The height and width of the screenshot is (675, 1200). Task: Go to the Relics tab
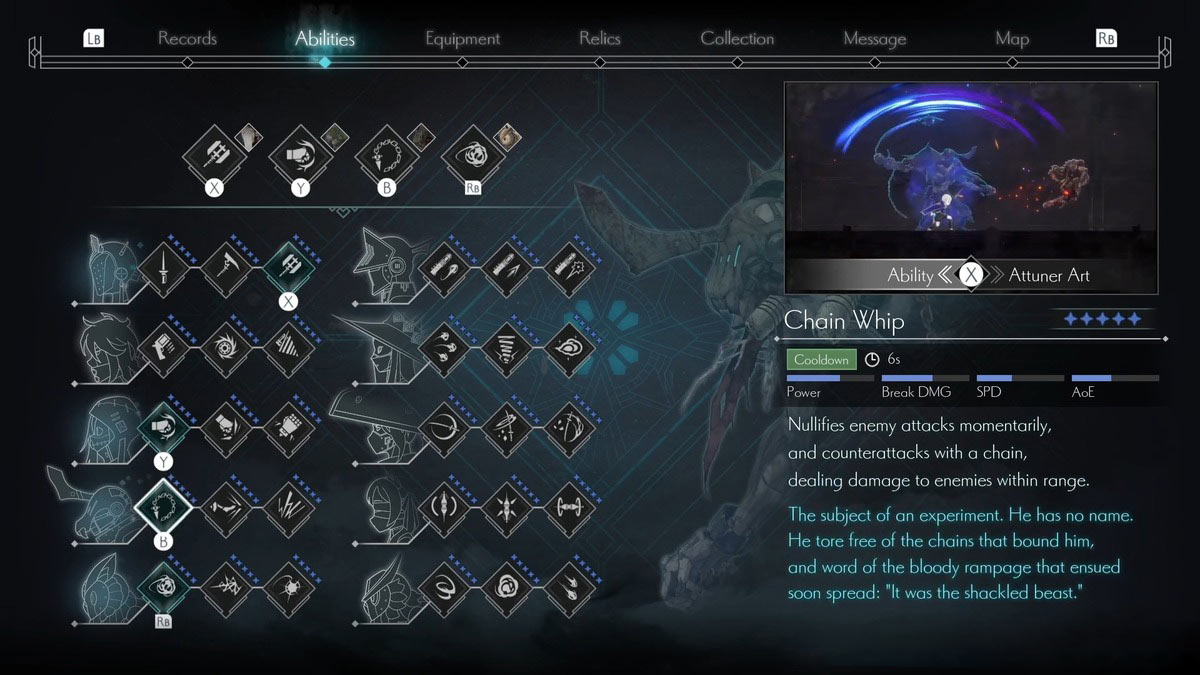(x=600, y=39)
